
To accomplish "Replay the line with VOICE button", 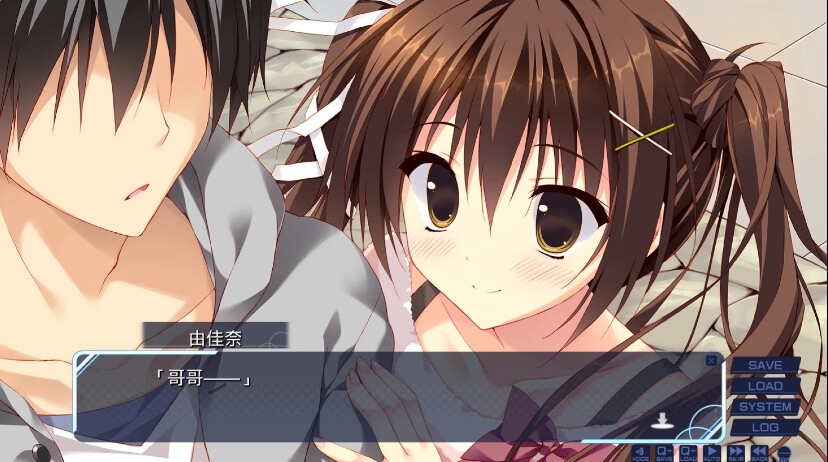I will point(639,453).
